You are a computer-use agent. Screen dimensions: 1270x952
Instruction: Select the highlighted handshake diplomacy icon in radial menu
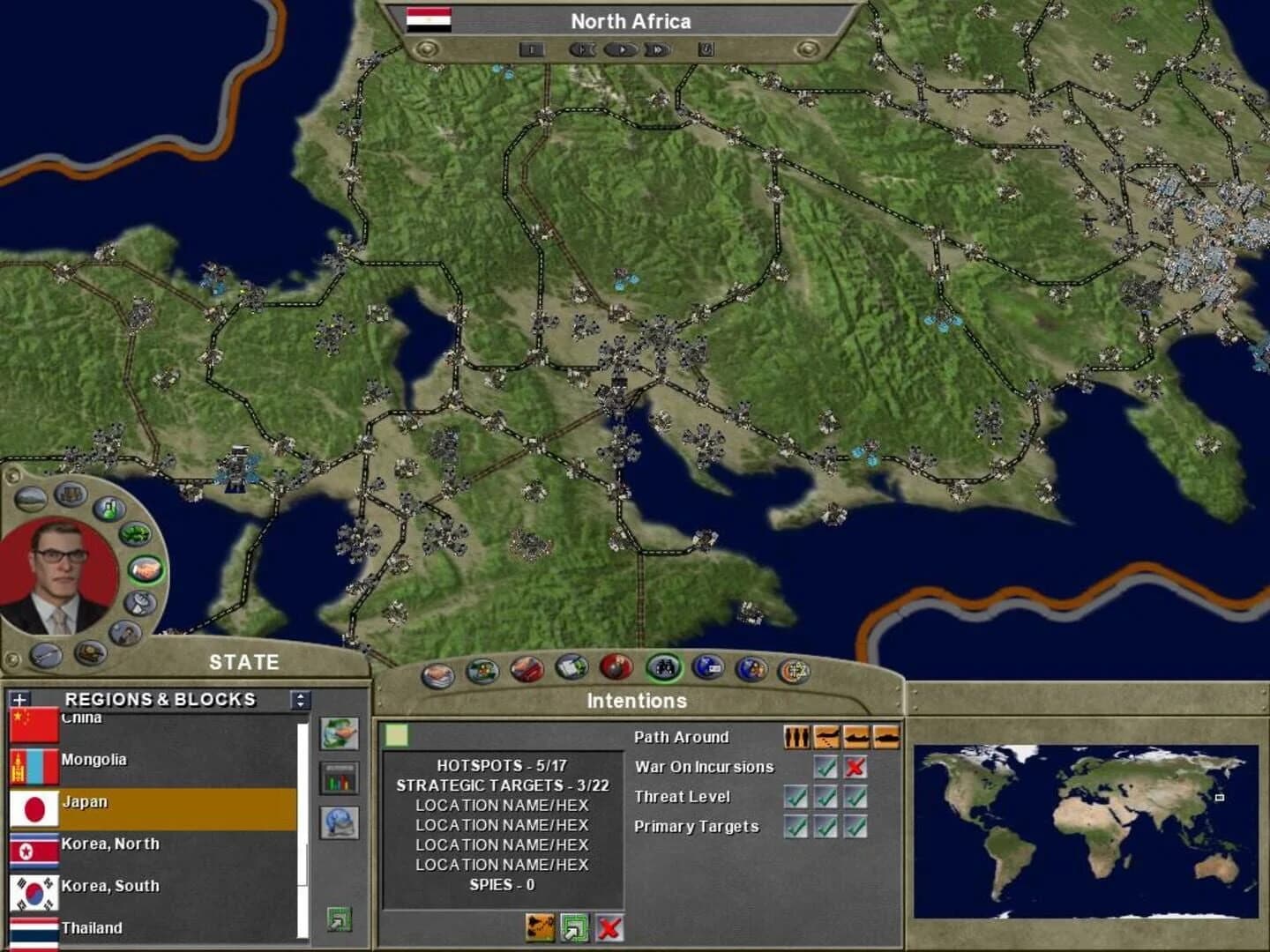pyautogui.click(x=146, y=570)
